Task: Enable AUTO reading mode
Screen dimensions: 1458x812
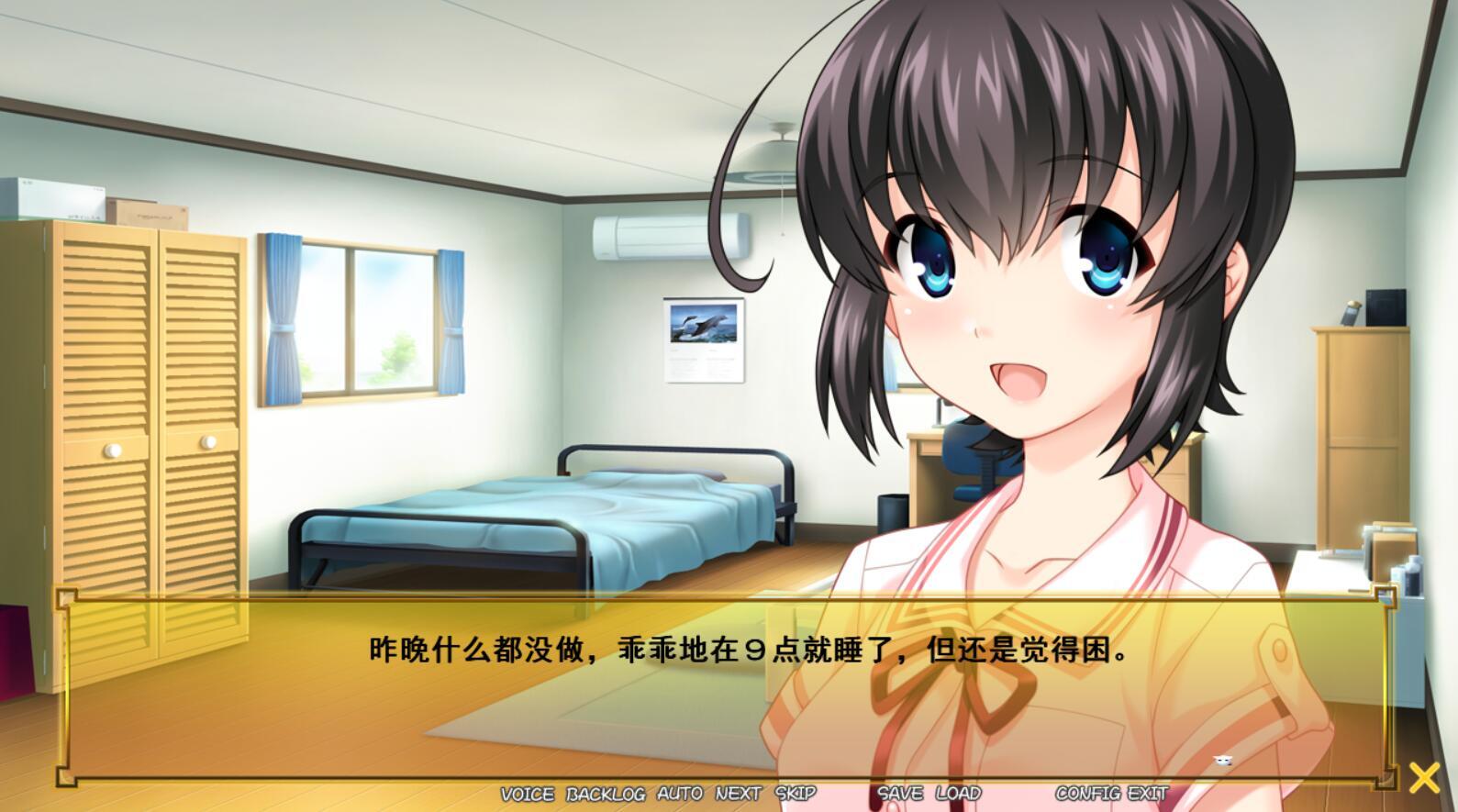Action: (x=679, y=793)
